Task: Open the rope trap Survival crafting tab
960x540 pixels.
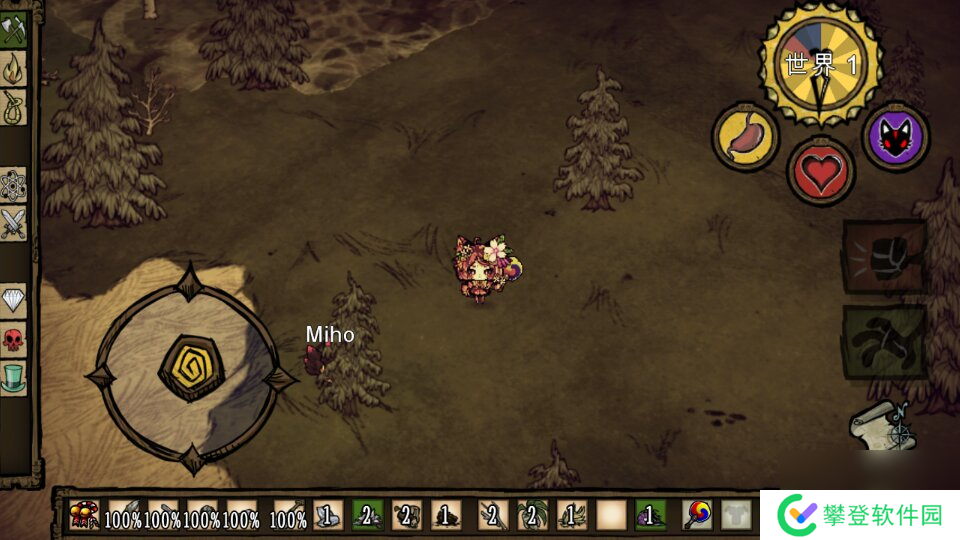Action: coord(13,106)
